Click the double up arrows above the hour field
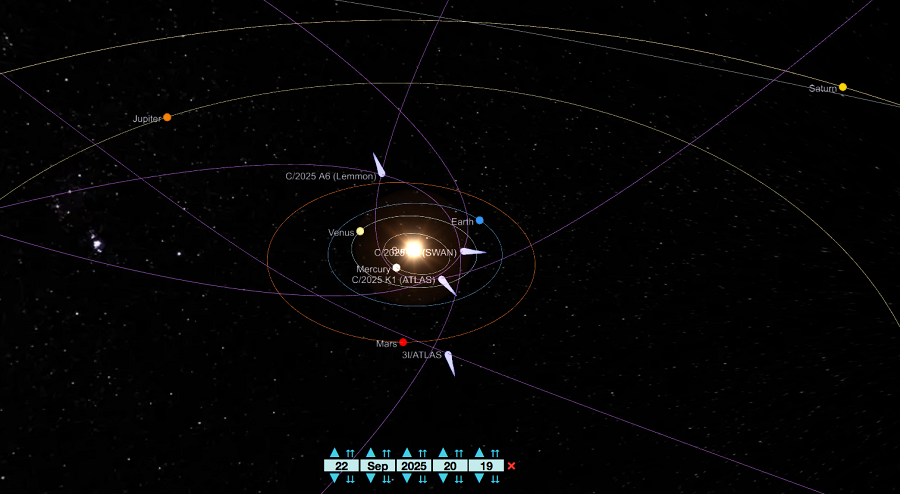This screenshot has height=494, width=900. [x=458, y=453]
